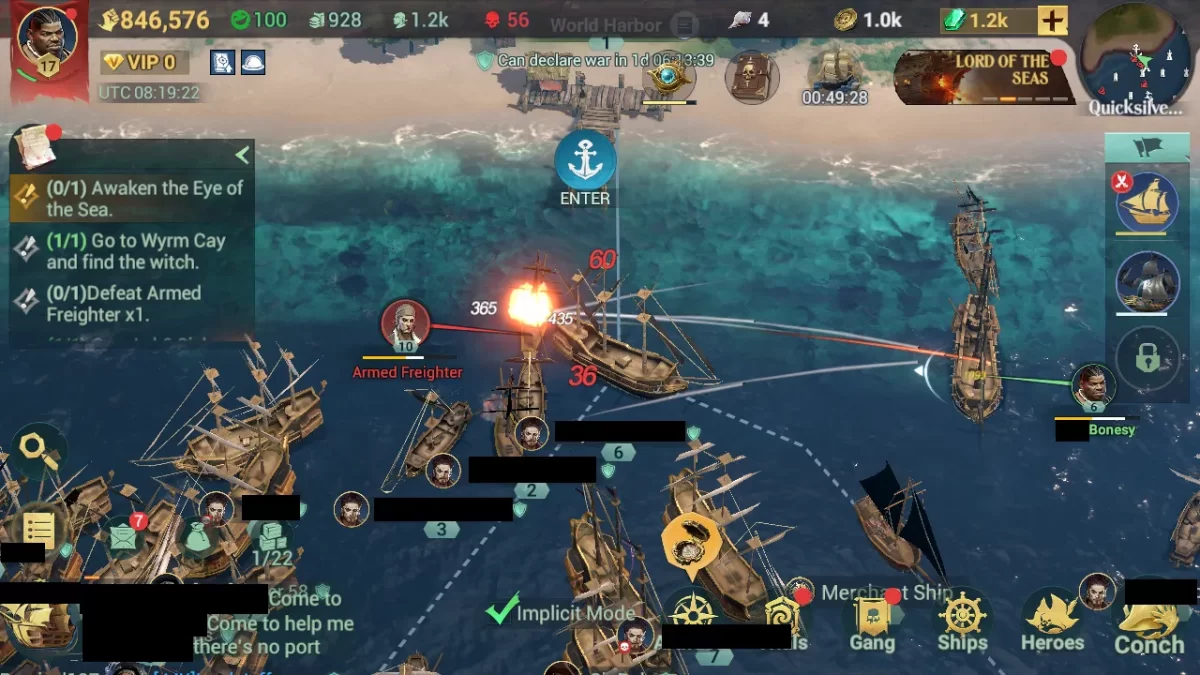Collapse the quest tracker panel
1200x675 pixels.
click(241, 155)
